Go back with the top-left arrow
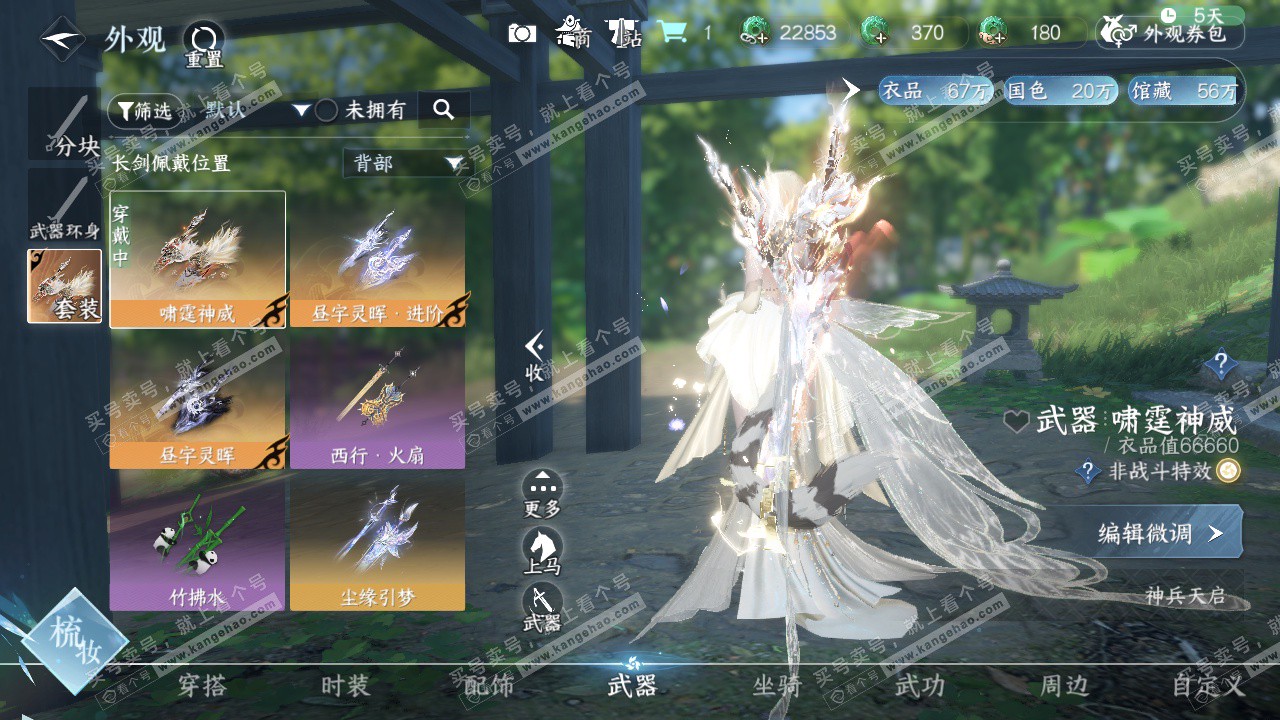Screen dimensions: 1280x720 point(62,40)
